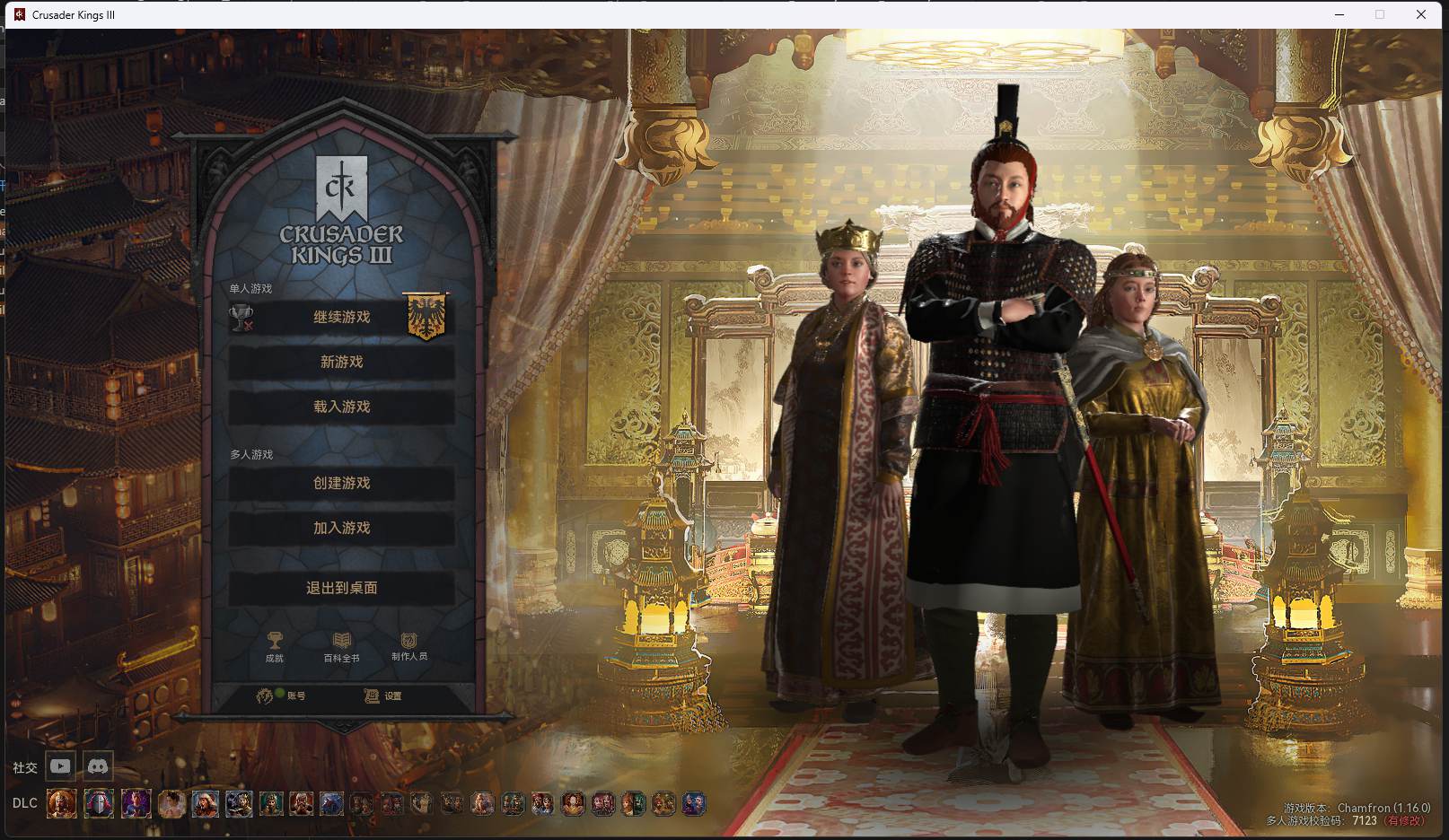The height and width of the screenshot is (840, 1449).
Task: Show the 制作人员 credits
Action: tap(409, 646)
